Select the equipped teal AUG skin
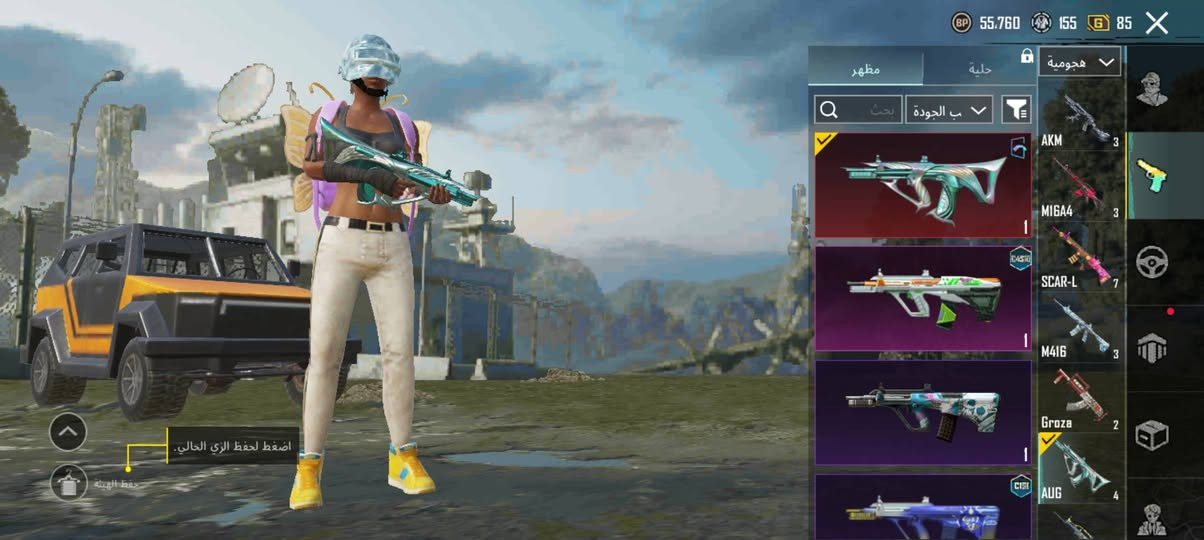 coord(922,186)
